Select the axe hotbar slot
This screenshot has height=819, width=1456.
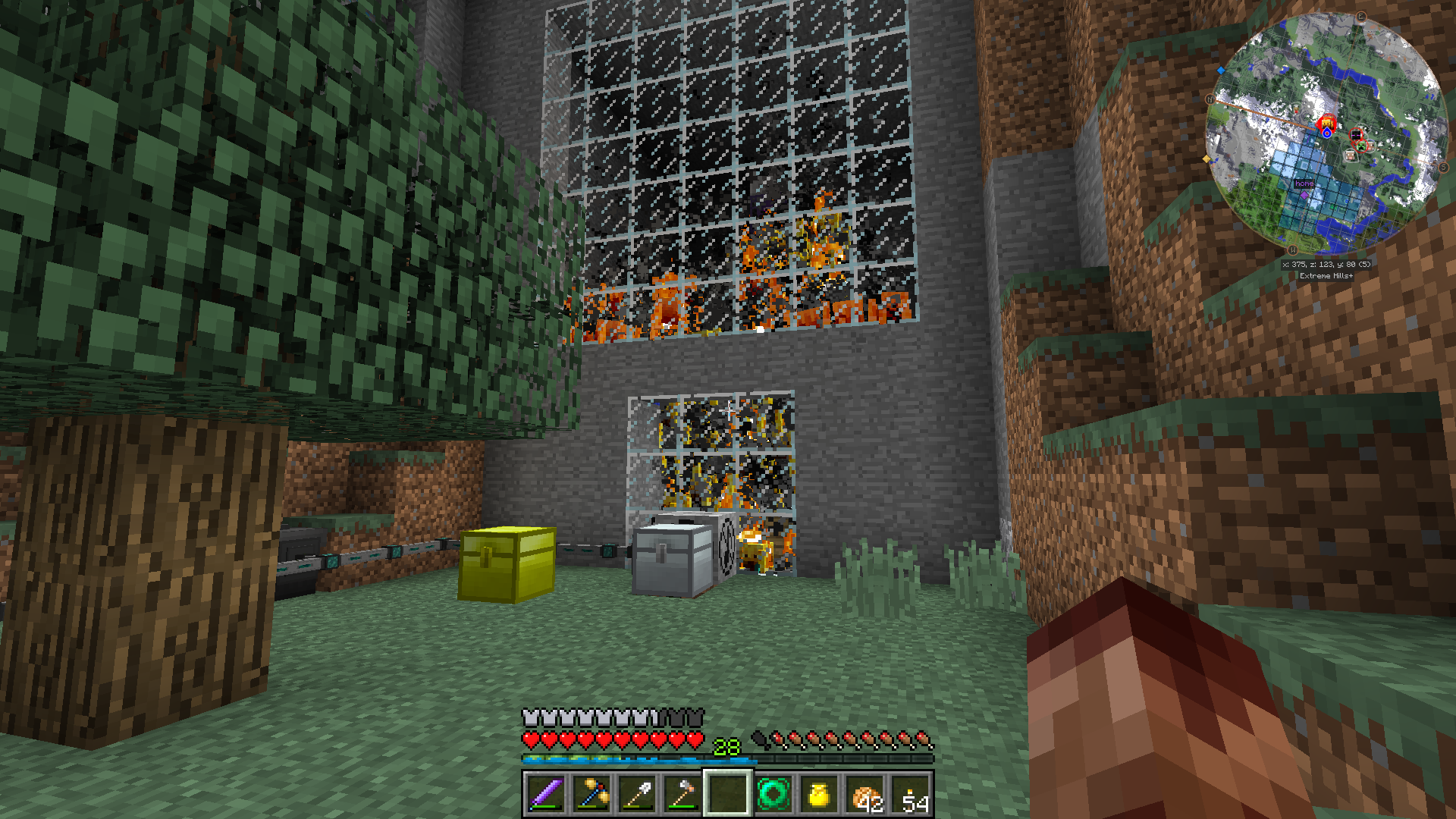pyautogui.click(x=682, y=794)
